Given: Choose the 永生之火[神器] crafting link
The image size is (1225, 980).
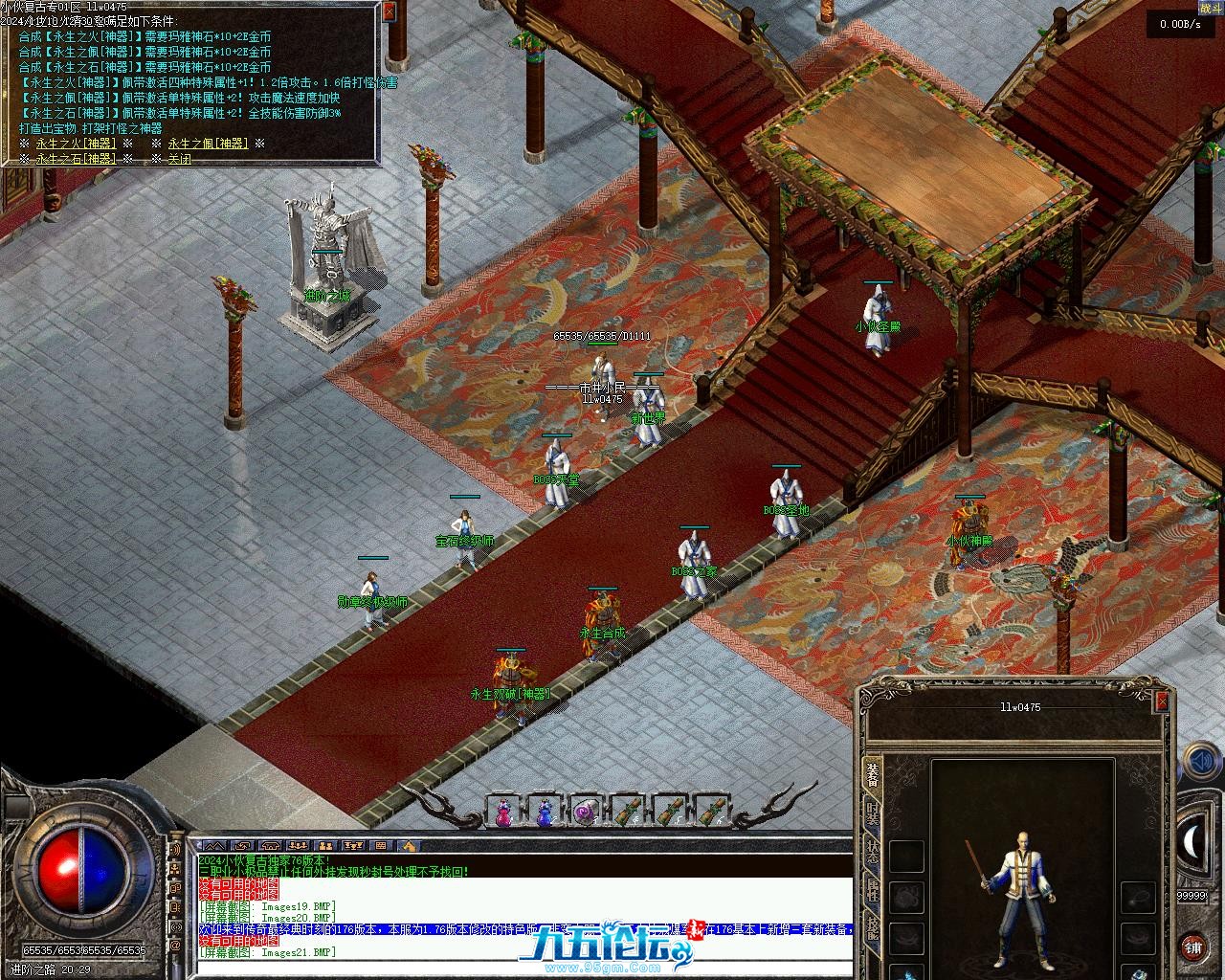Looking at the screenshot, I should (76, 144).
